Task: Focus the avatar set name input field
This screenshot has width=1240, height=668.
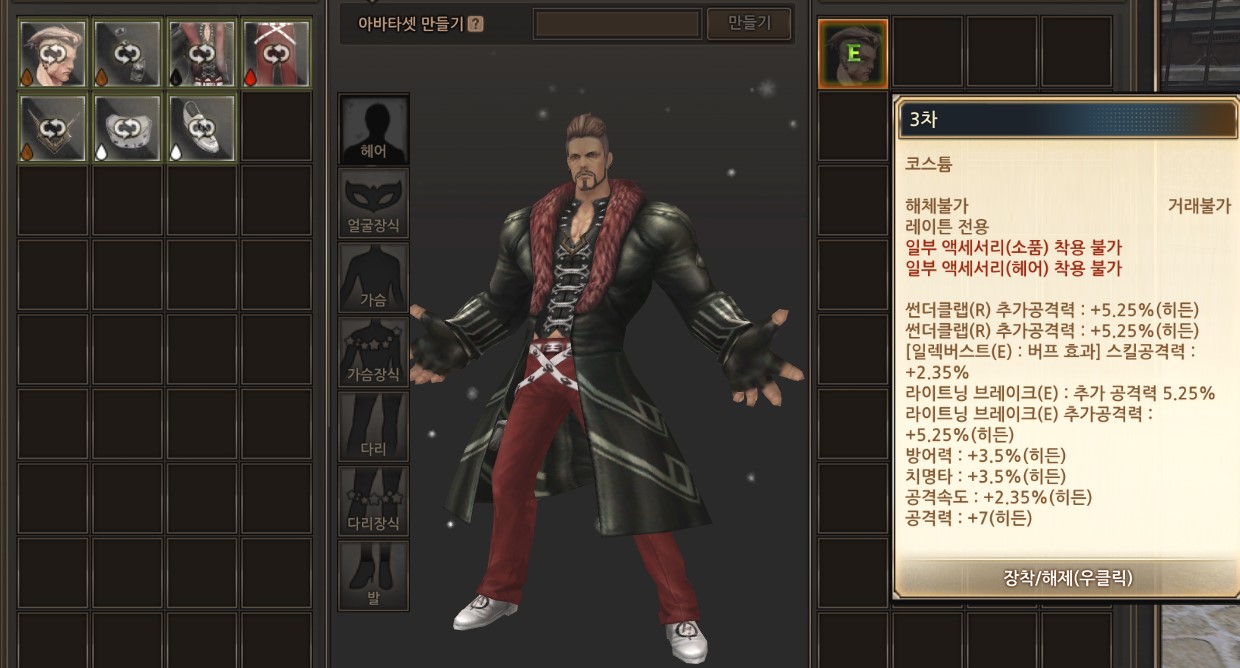Action: tap(617, 24)
